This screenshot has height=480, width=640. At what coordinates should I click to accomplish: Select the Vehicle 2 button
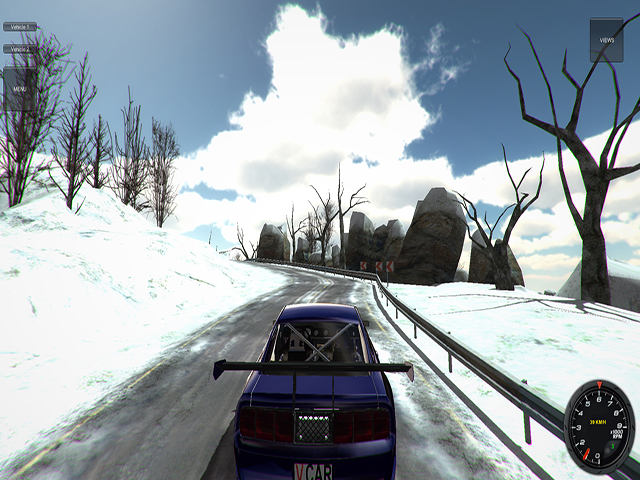[x=20, y=48]
